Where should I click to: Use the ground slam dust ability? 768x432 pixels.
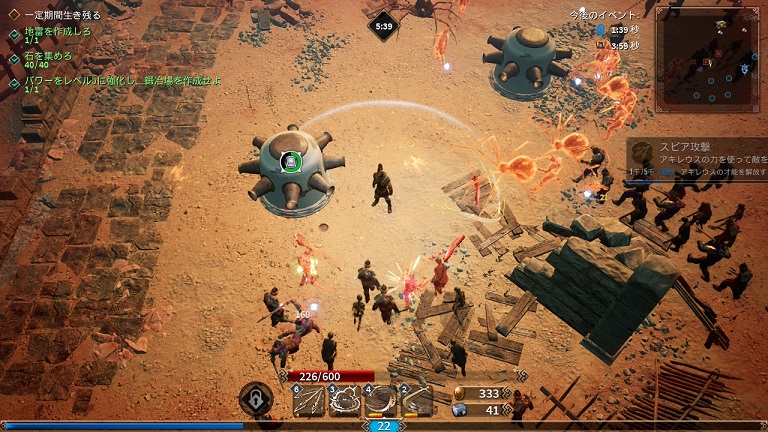point(345,401)
